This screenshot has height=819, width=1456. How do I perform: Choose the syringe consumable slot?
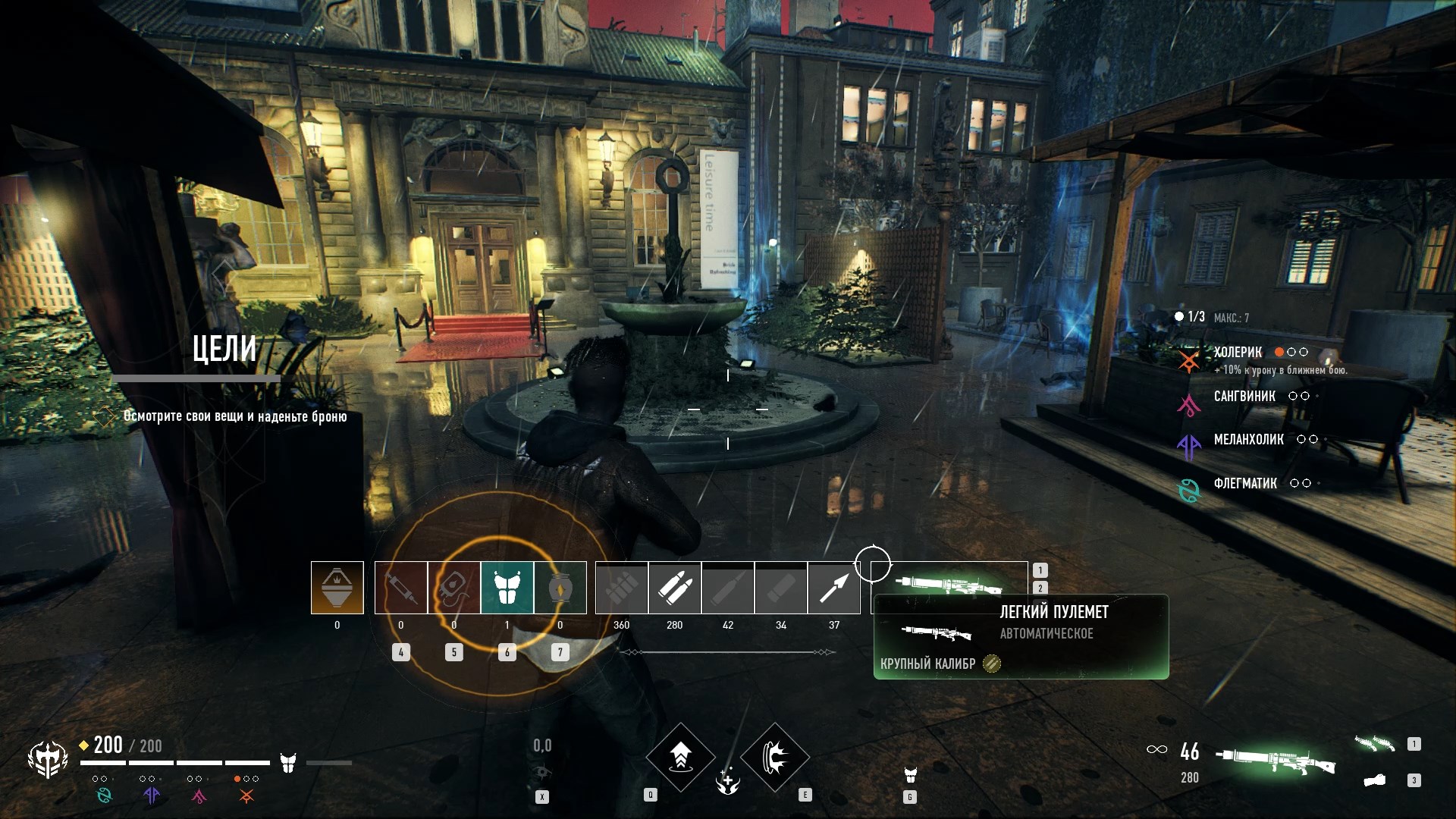(x=401, y=588)
